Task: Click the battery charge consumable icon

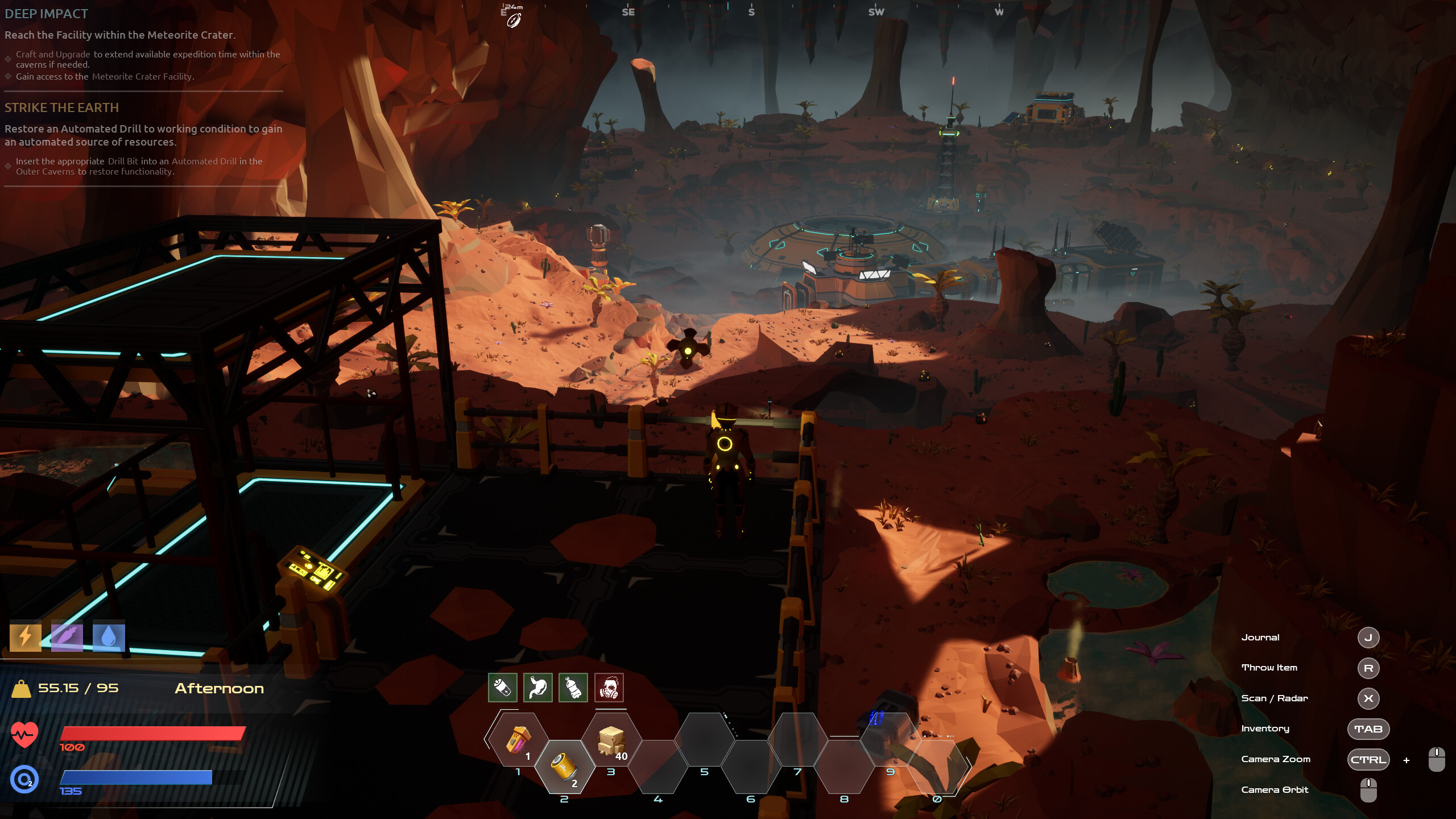Action: (502, 688)
